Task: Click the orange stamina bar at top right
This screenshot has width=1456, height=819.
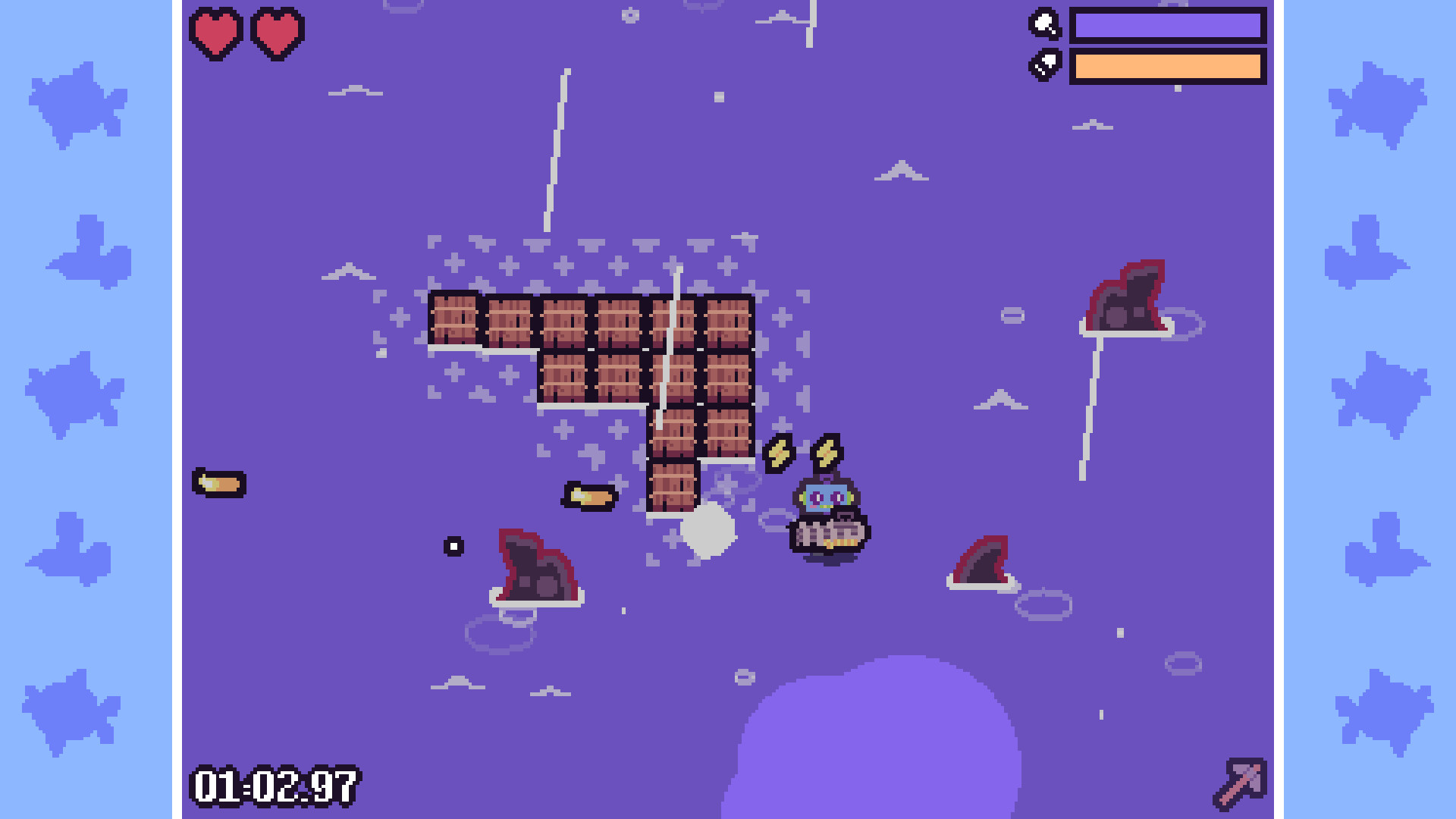Action: 1169,67
